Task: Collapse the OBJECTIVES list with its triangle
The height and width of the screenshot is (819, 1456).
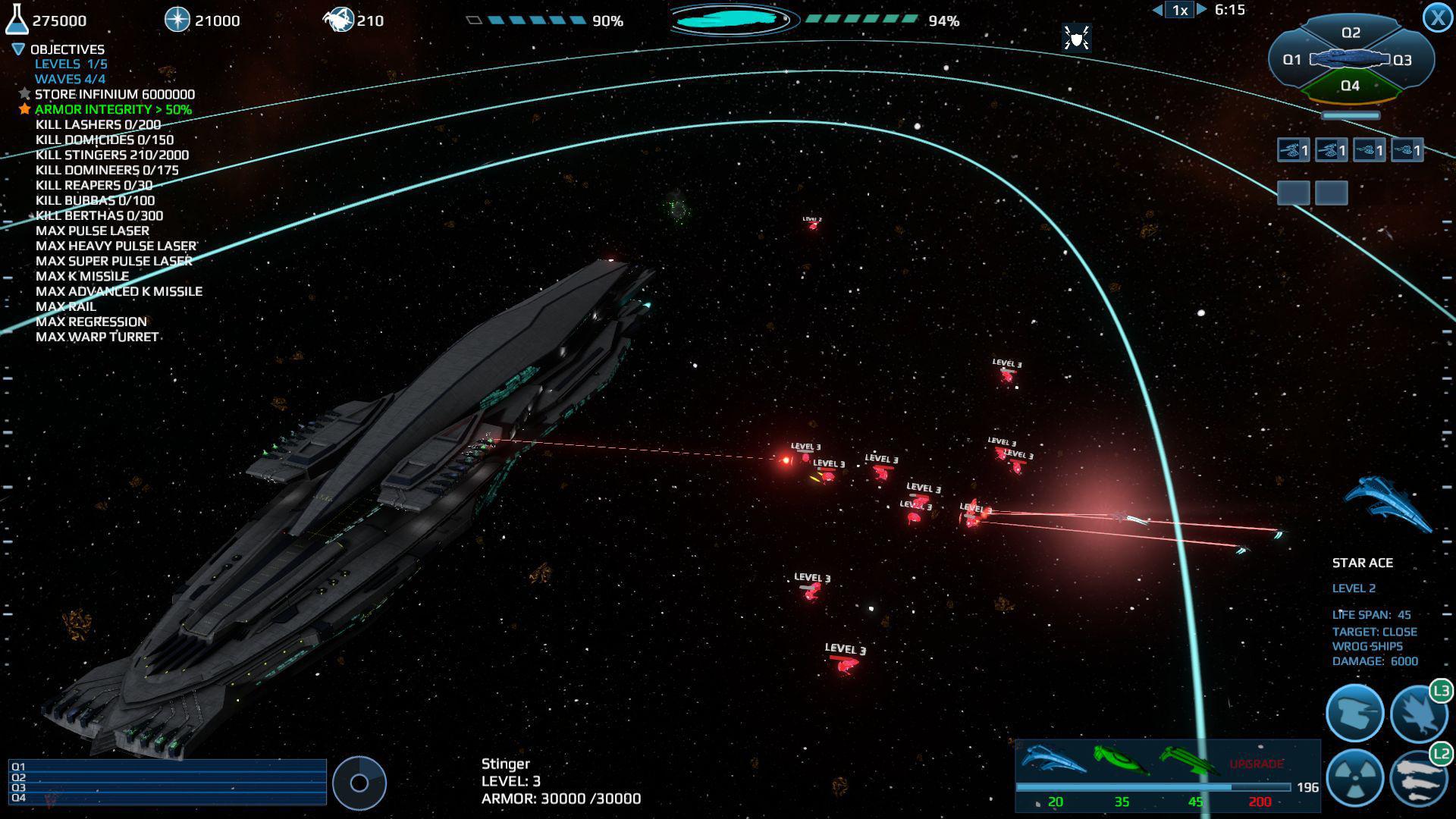Action: coord(17,49)
